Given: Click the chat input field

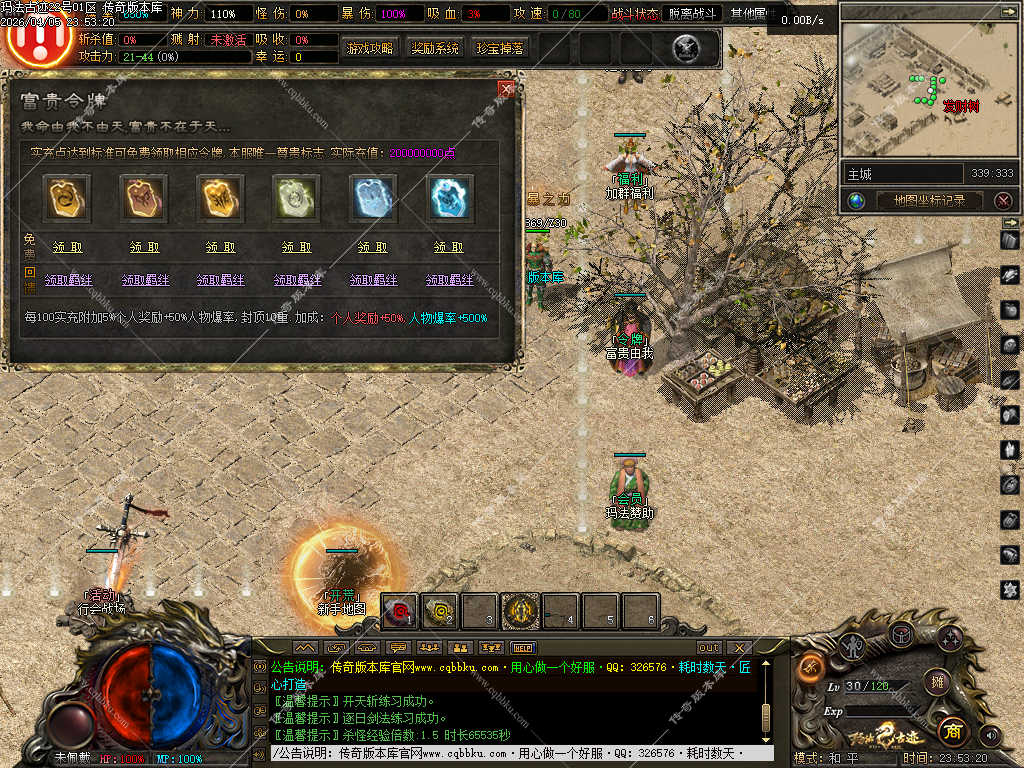Looking at the screenshot, I should [520, 753].
